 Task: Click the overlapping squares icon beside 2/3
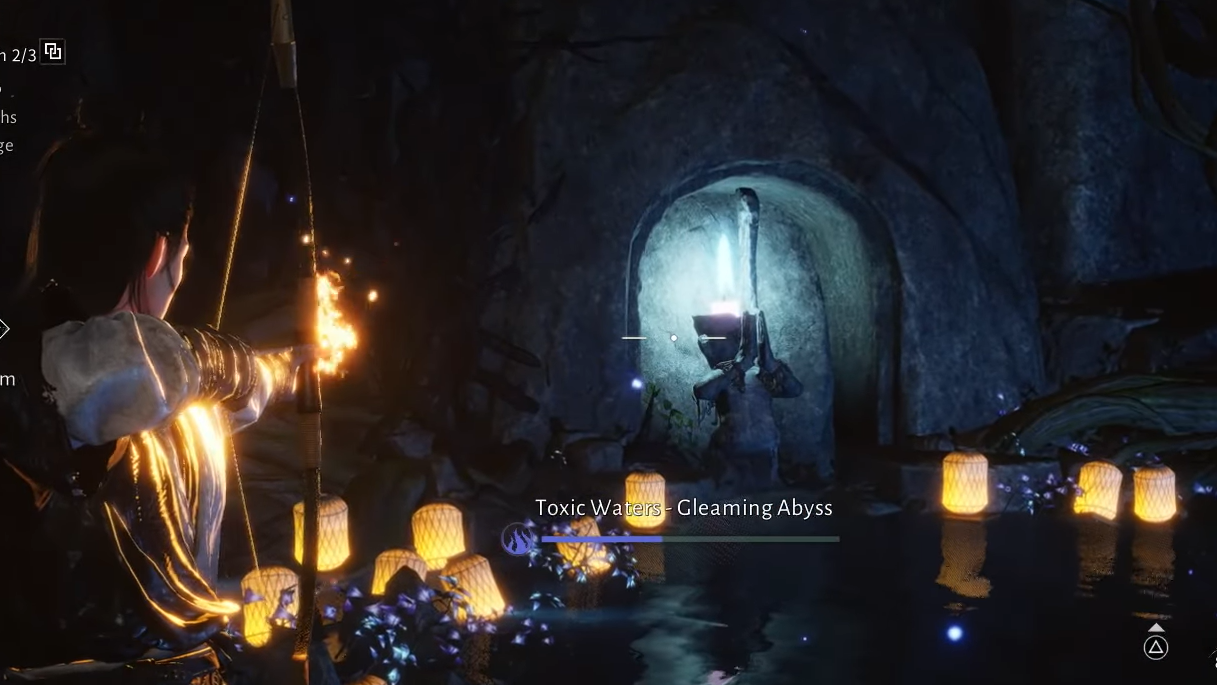[53, 52]
